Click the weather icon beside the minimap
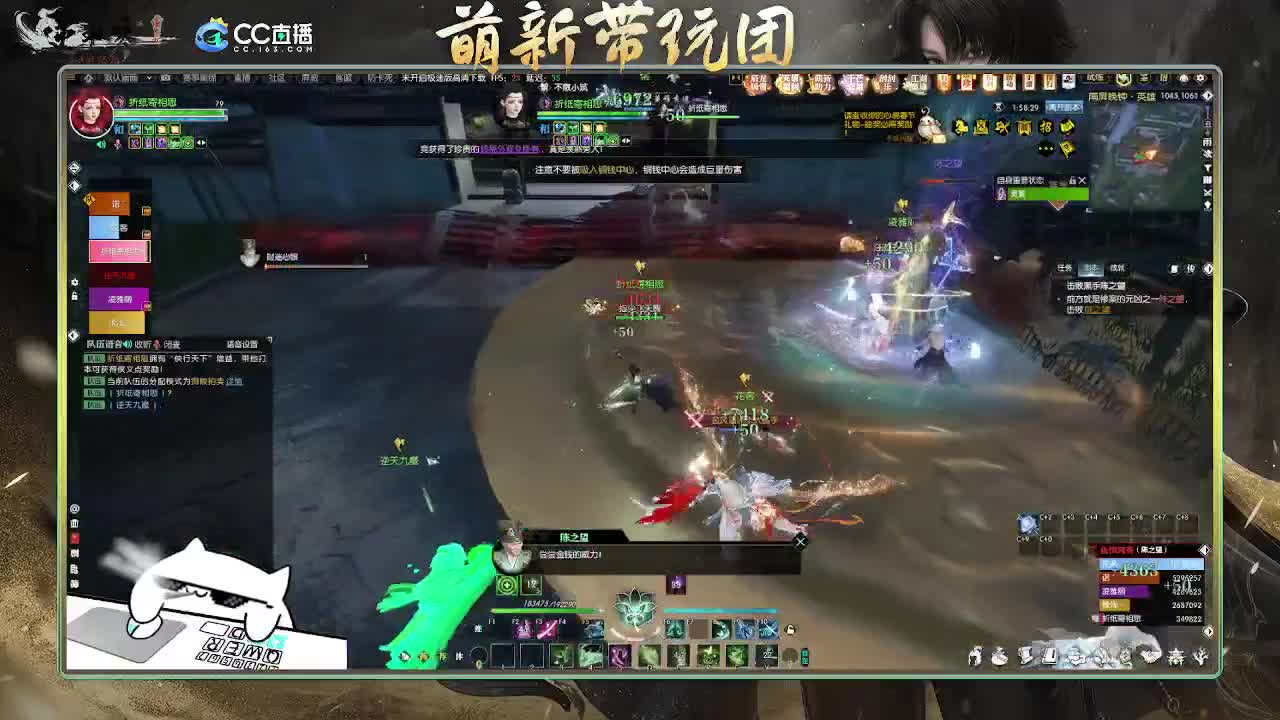The height and width of the screenshot is (720, 1280). pyautogui.click(x=1206, y=144)
